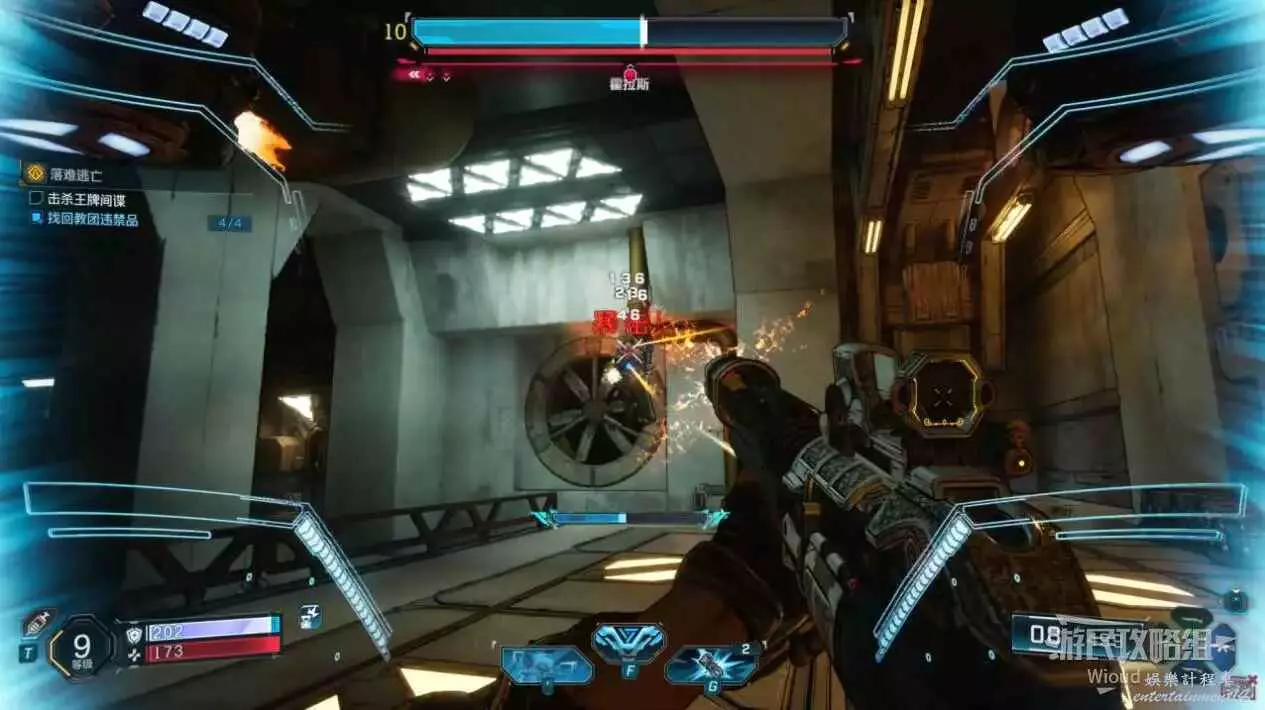Activate the left blue skill icon
1265x710 pixels.
(546, 664)
